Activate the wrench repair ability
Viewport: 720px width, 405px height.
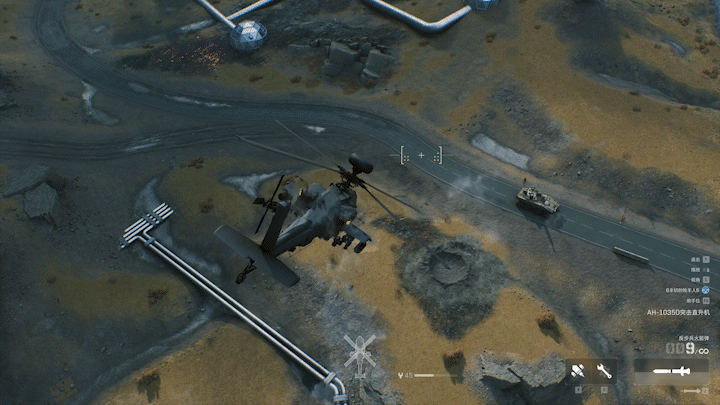(x=603, y=371)
